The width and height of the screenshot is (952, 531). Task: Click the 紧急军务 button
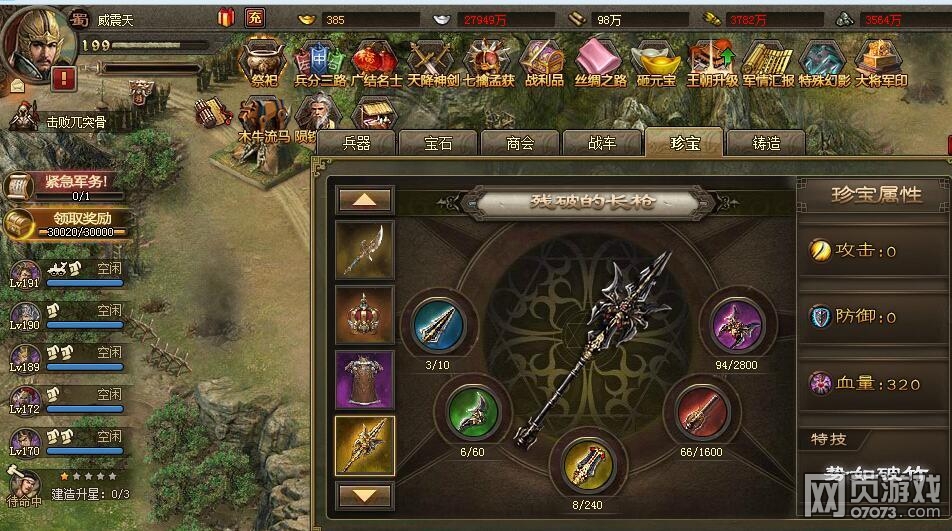[x=63, y=185]
